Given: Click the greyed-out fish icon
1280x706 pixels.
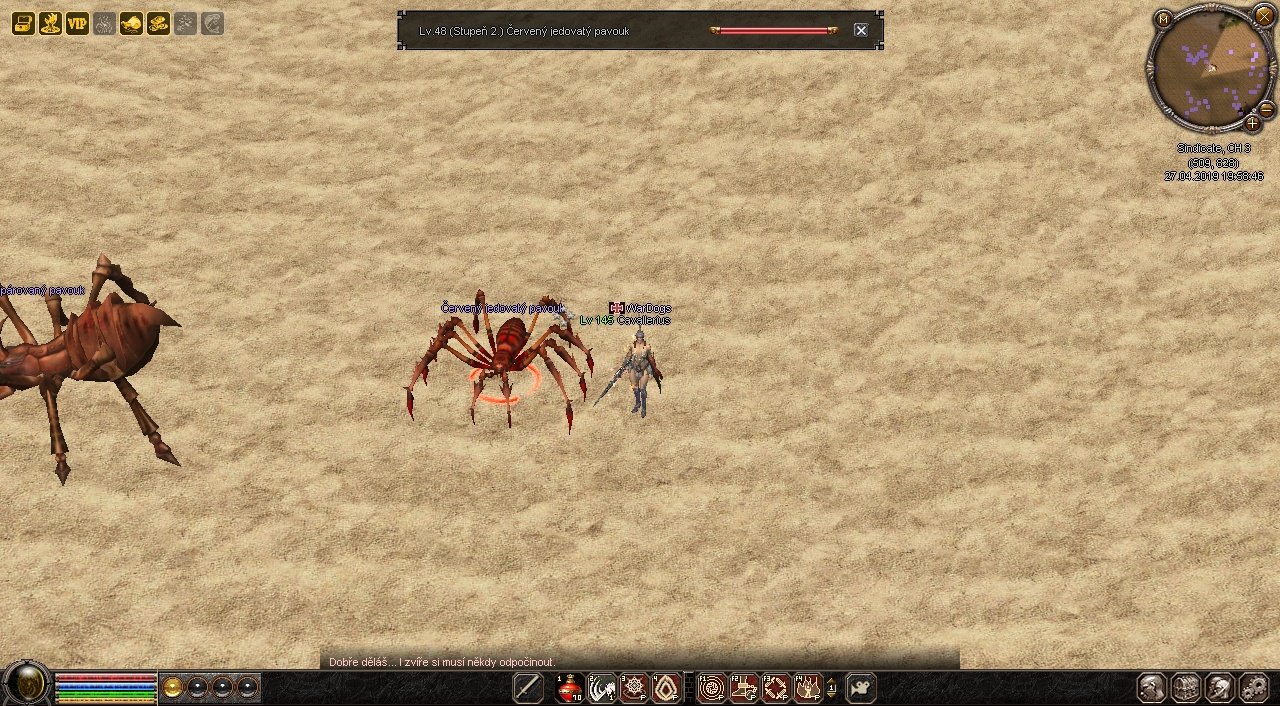Looking at the screenshot, I should [212, 24].
